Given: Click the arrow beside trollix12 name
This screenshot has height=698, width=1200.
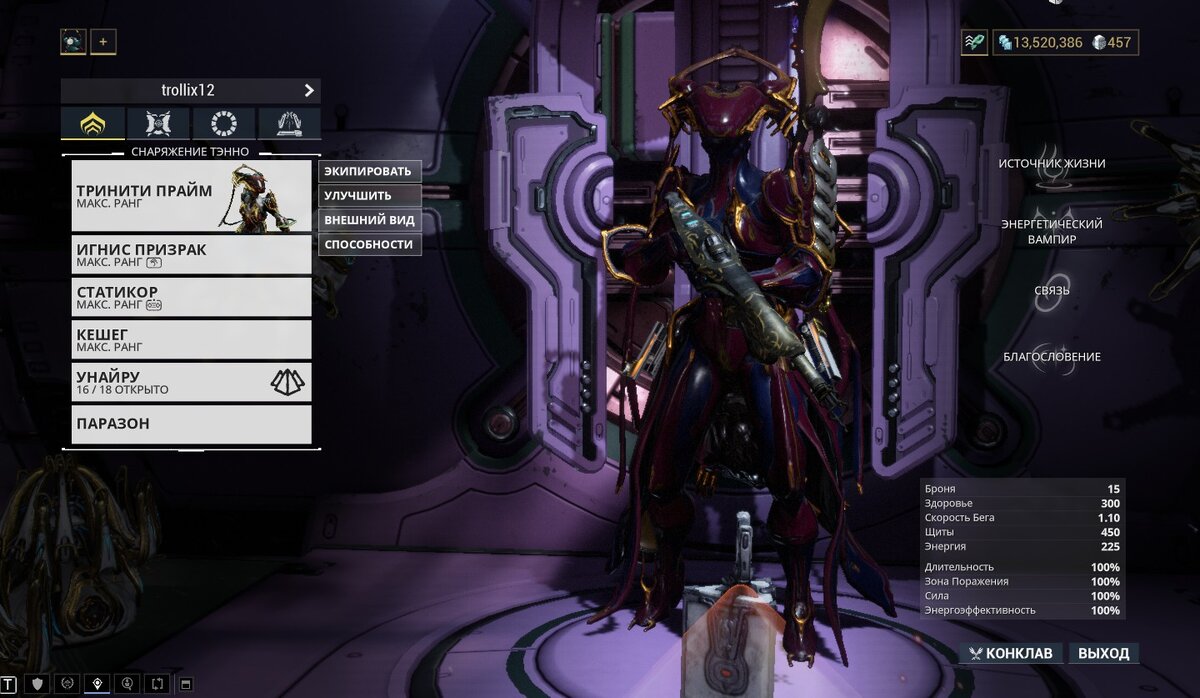Looking at the screenshot, I should pyautogui.click(x=309, y=91).
